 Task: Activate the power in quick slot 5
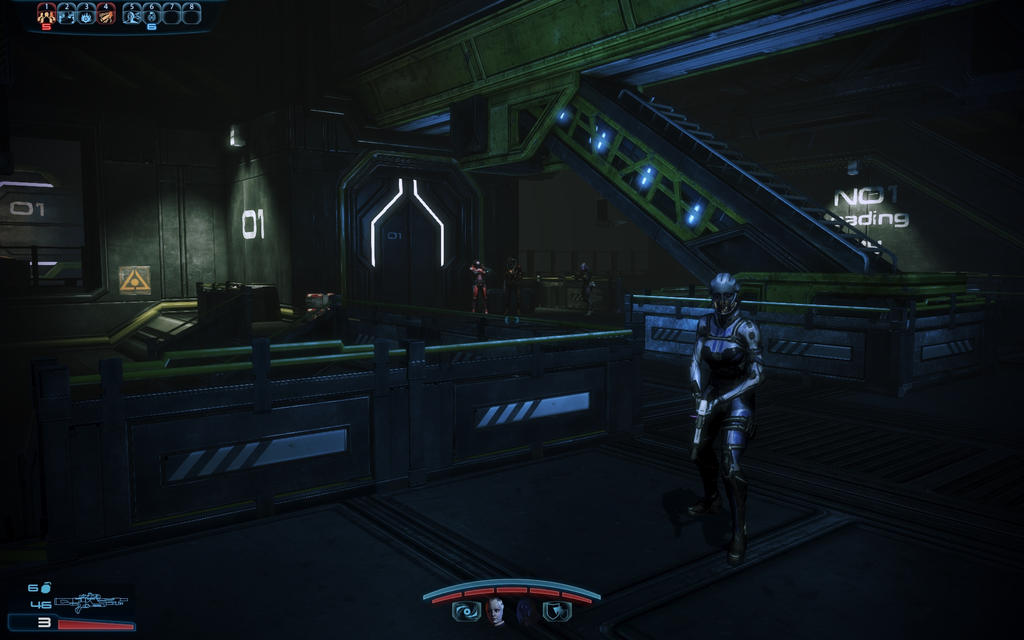click(x=132, y=14)
